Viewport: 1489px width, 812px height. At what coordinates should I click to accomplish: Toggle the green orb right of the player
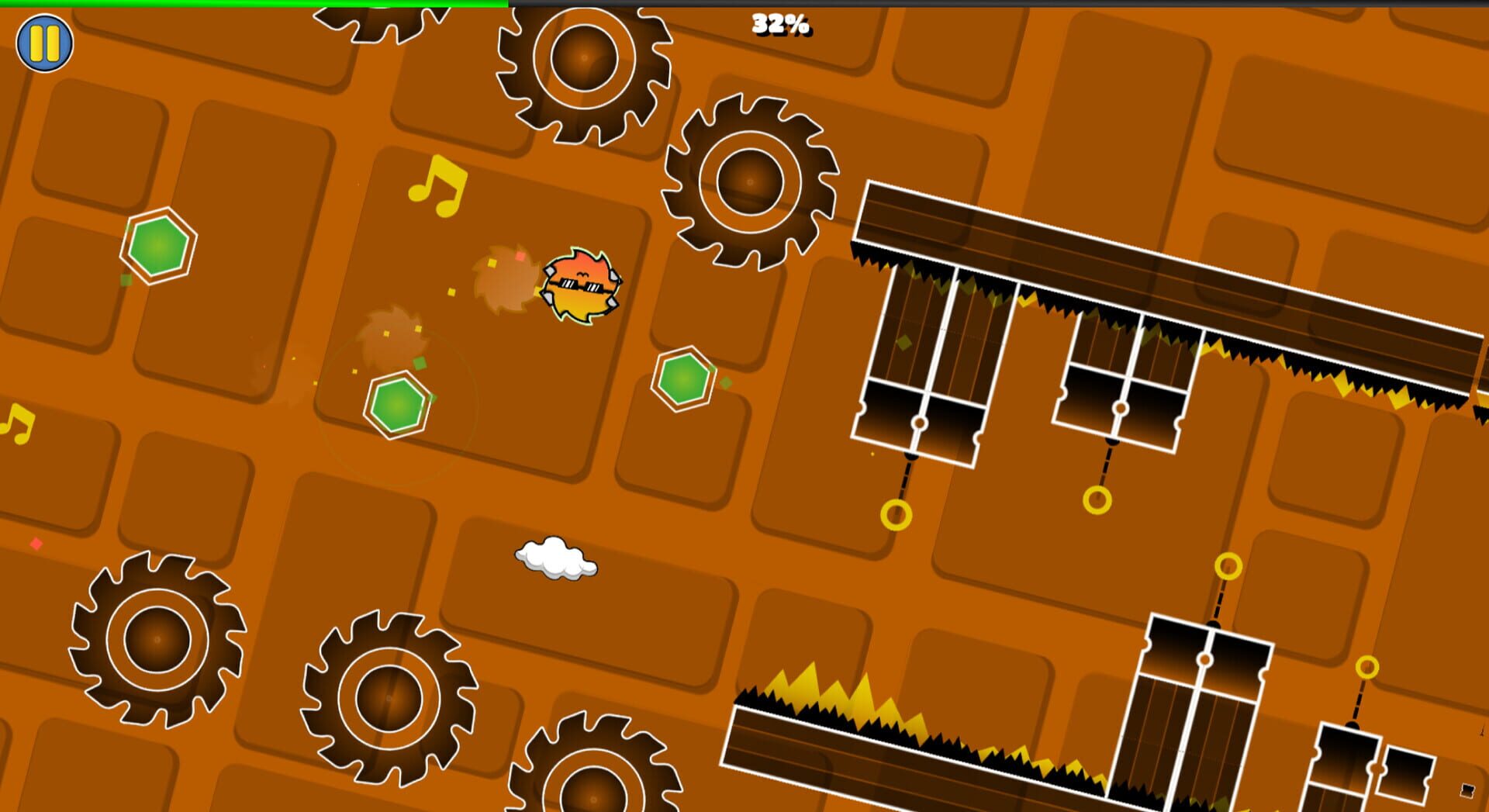pyautogui.click(x=685, y=378)
